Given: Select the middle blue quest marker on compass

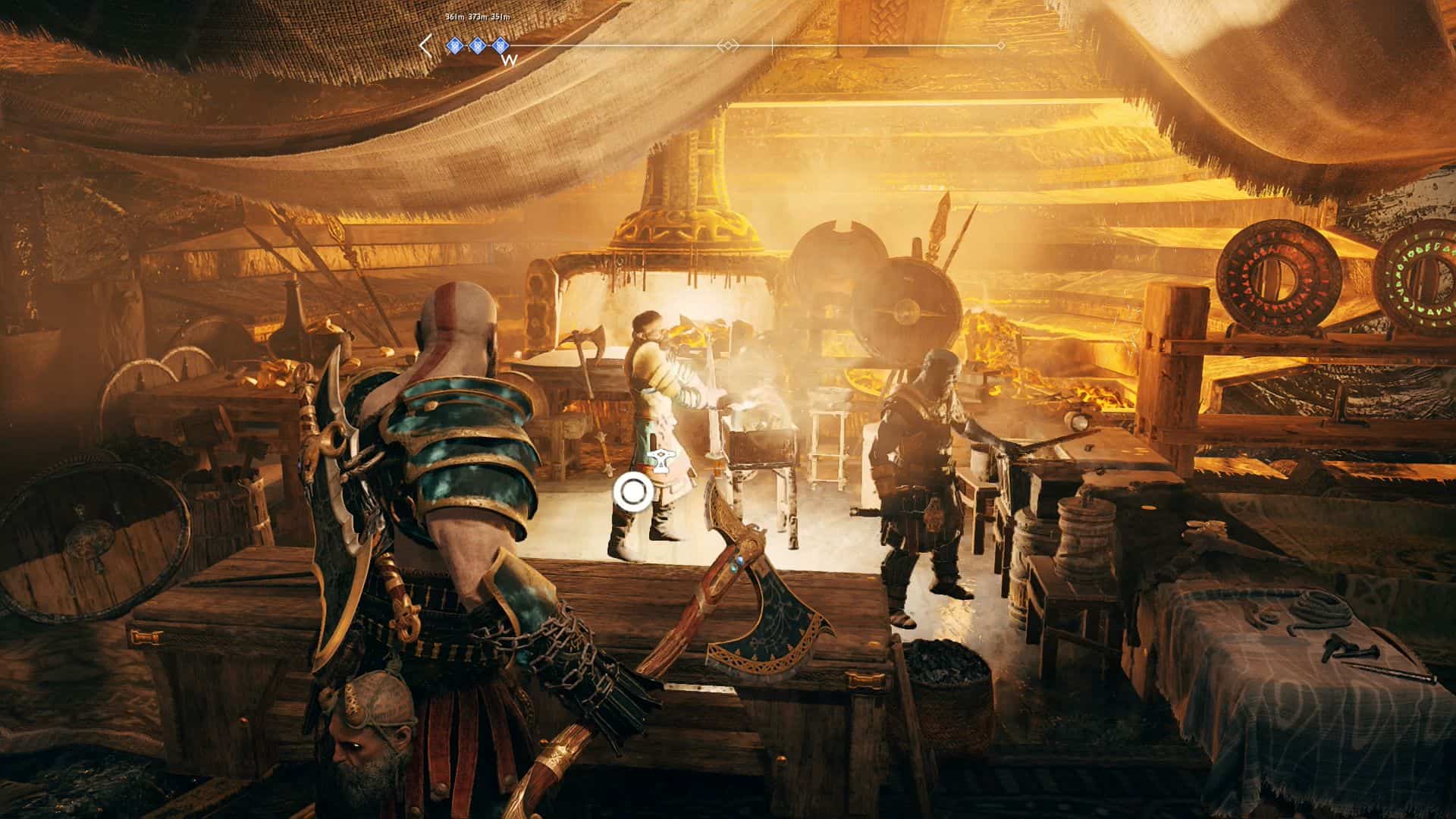Looking at the screenshot, I should pos(477,45).
